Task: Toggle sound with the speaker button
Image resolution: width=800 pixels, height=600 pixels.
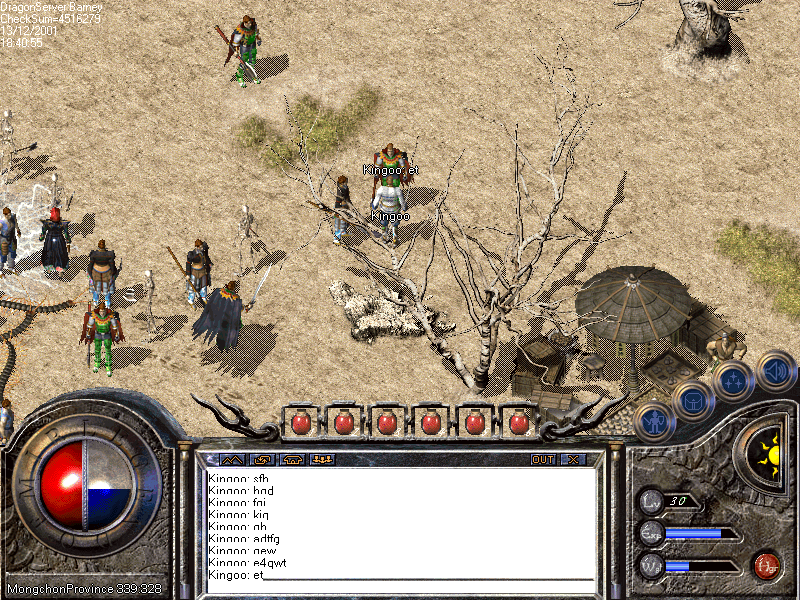Action: 775,369
